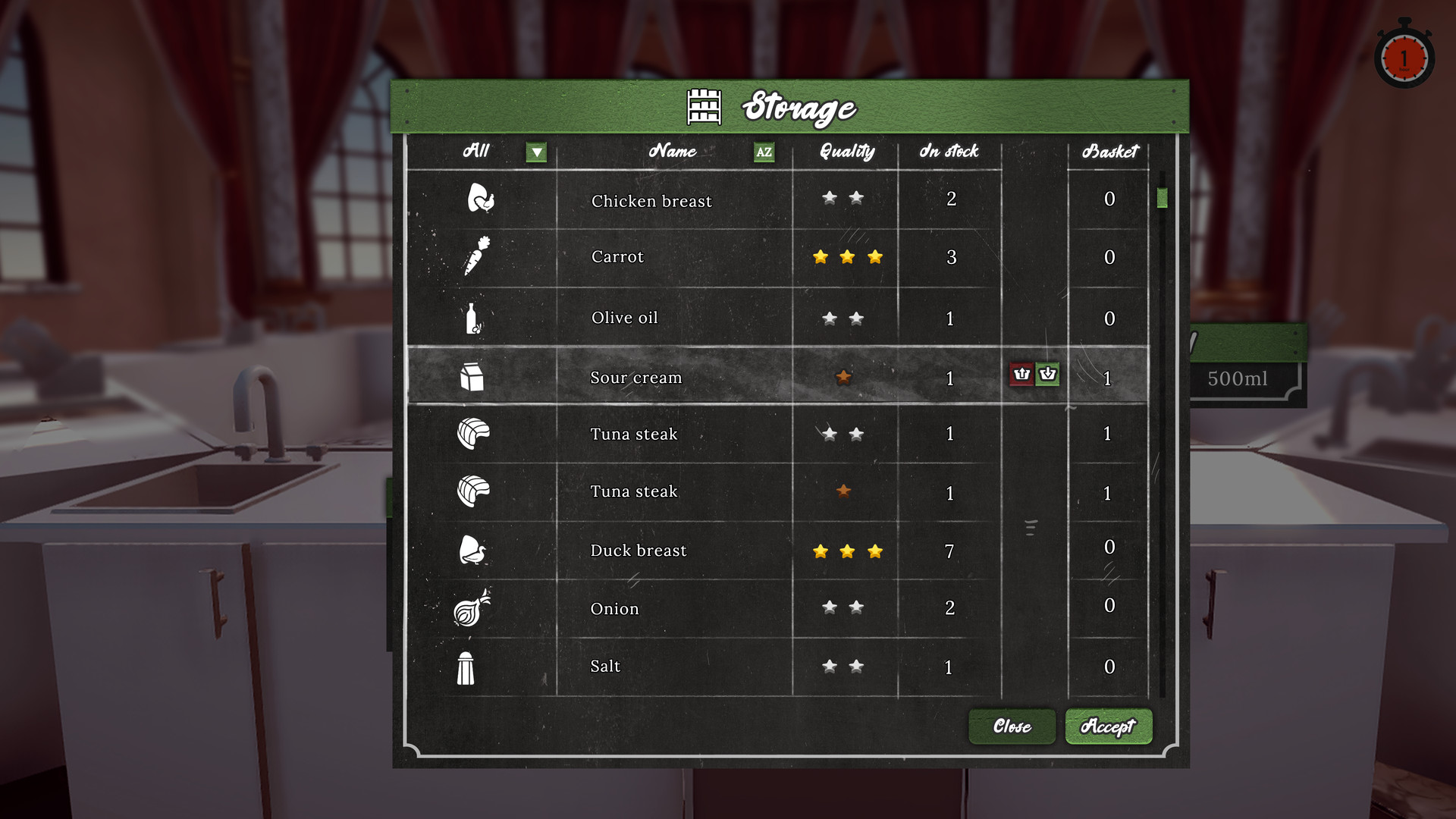Click the salt shaker icon

coord(466,667)
